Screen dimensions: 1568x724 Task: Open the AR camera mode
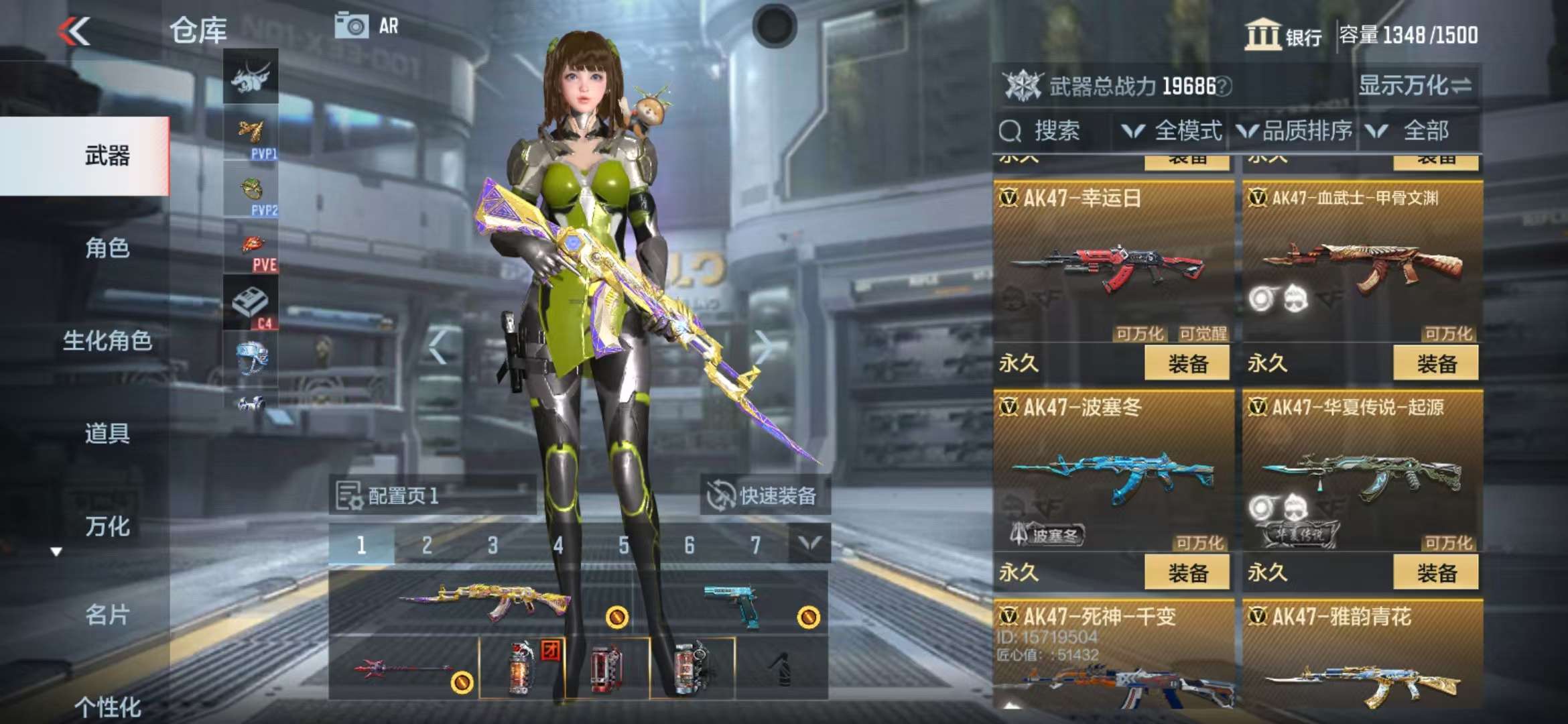tap(367, 26)
